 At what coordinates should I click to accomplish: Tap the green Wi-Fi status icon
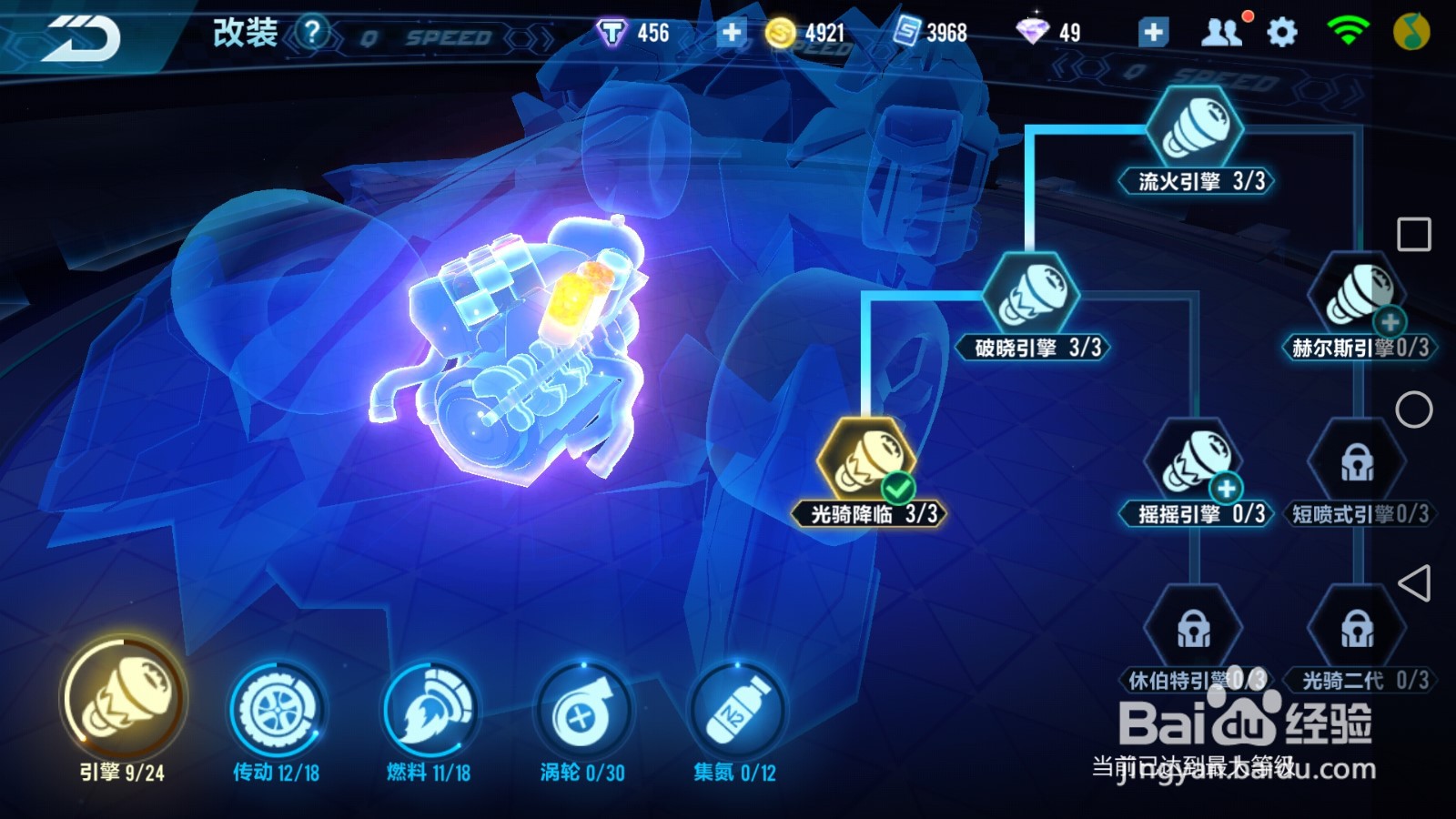[x=1345, y=28]
